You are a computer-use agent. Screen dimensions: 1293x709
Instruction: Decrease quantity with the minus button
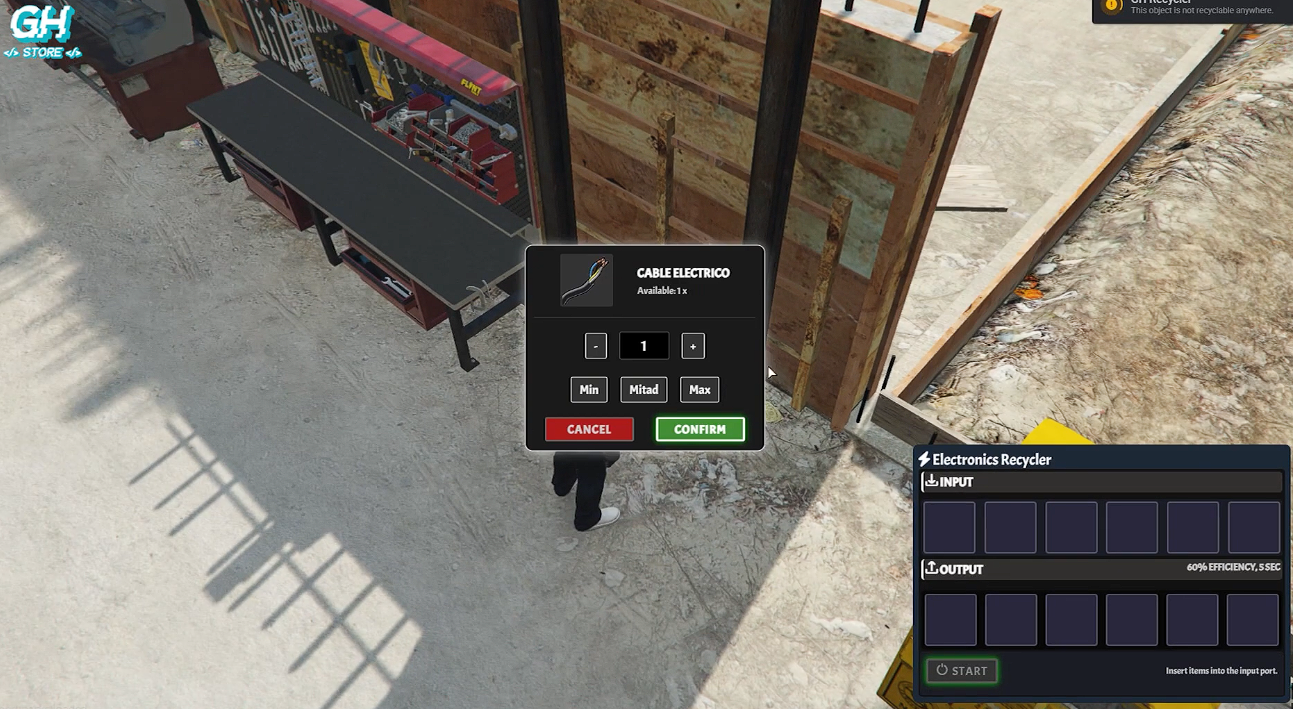tap(595, 346)
